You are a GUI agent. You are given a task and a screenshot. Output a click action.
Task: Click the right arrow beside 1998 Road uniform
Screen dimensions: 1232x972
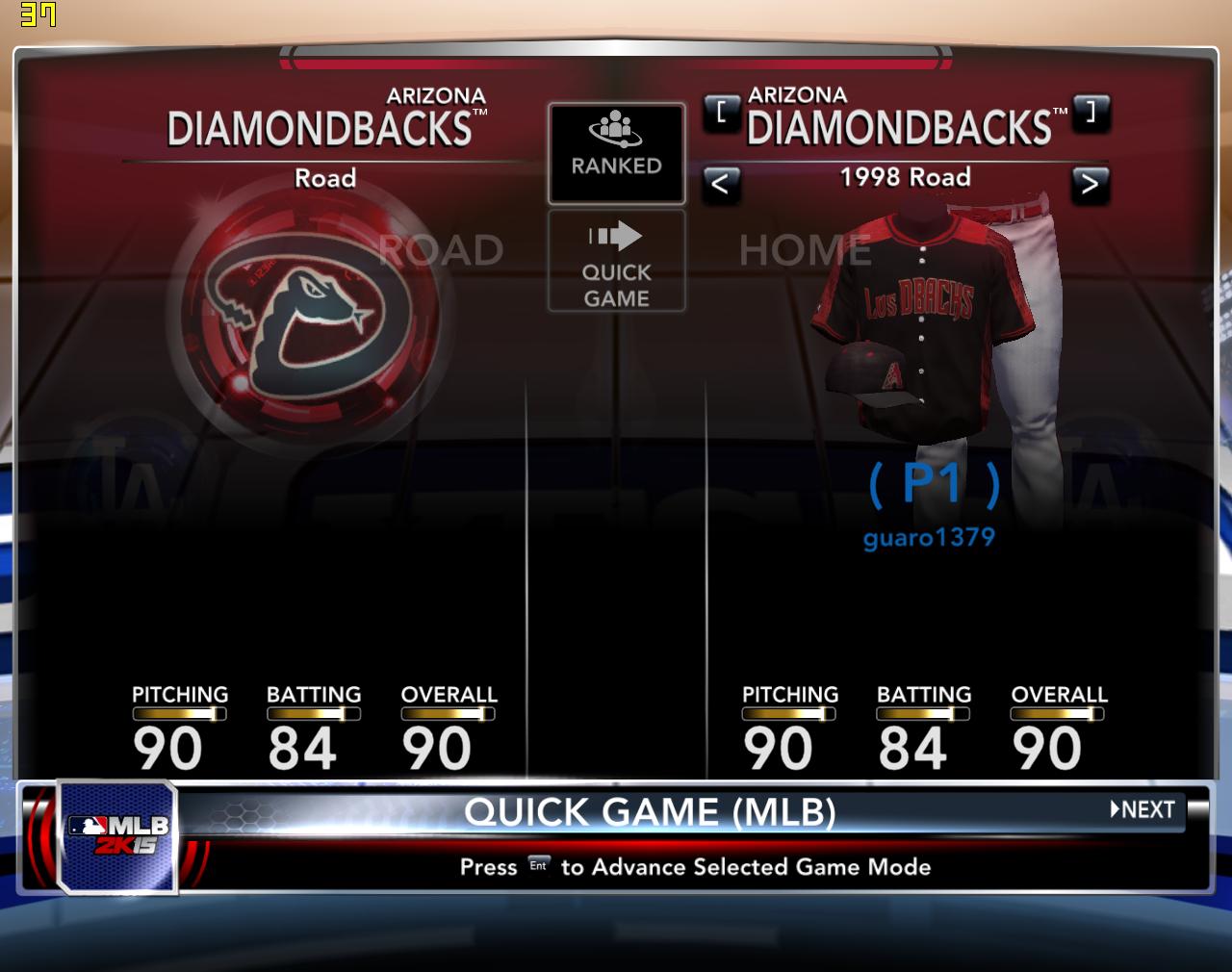pos(1090,183)
